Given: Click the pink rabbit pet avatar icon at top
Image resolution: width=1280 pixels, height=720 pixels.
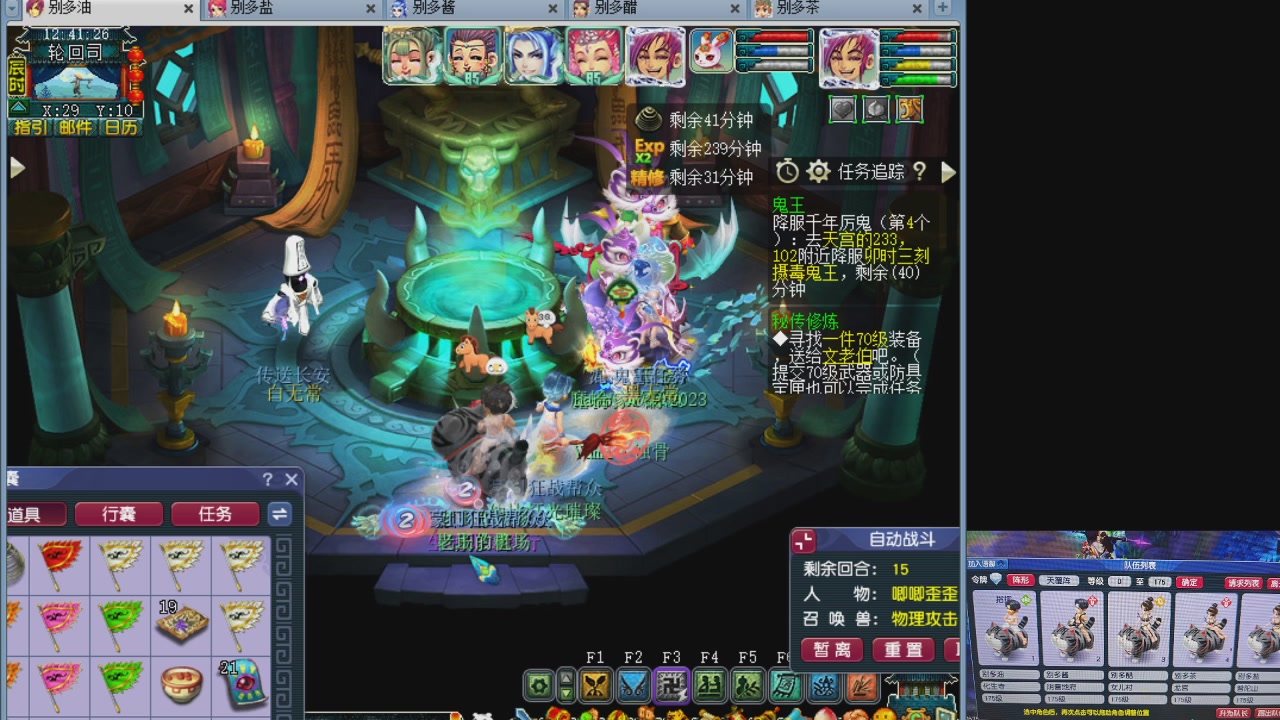Looking at the screenshot, I should coord(710,51).
